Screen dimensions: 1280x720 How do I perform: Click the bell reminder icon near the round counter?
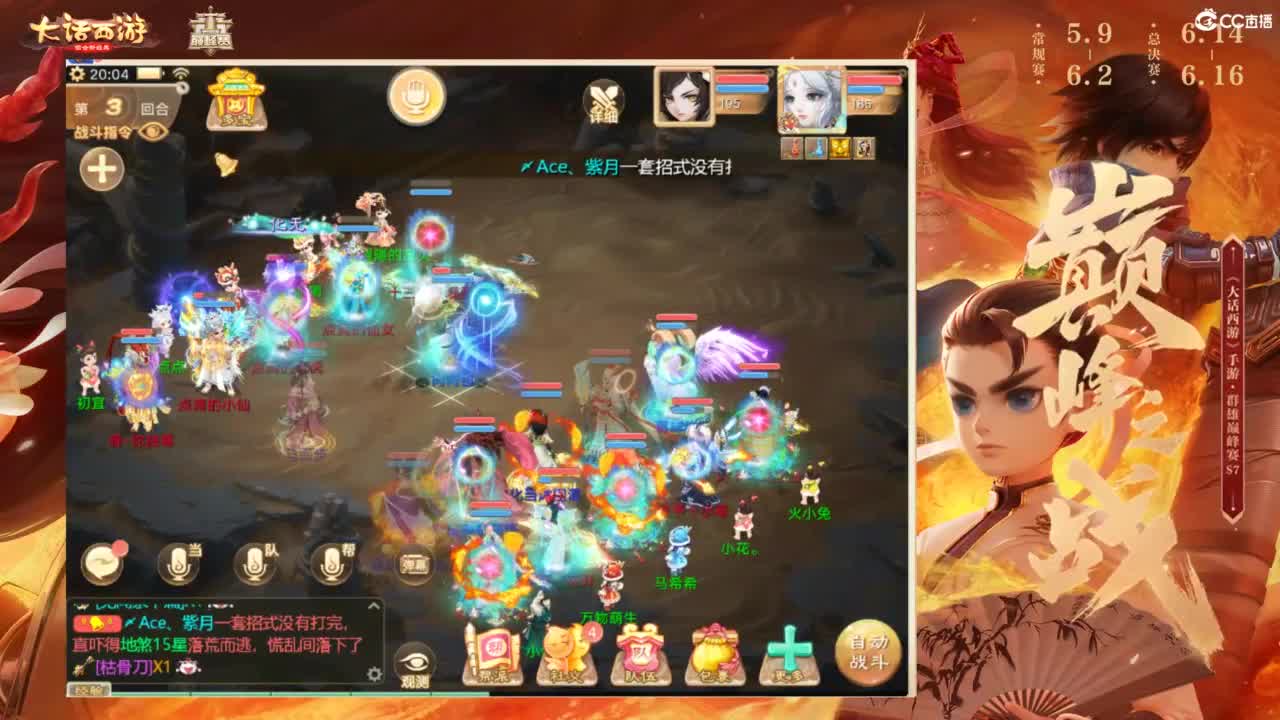tap(225, 164)
